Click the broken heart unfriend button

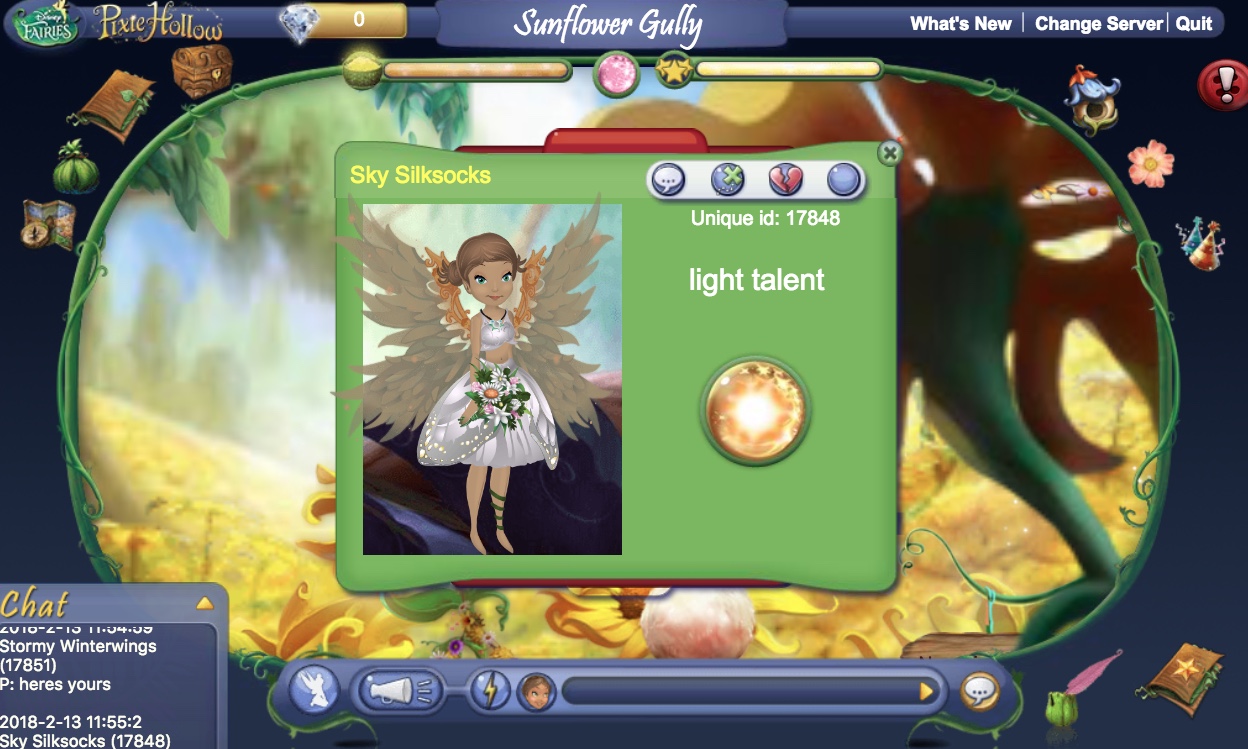tap(786, 180)
